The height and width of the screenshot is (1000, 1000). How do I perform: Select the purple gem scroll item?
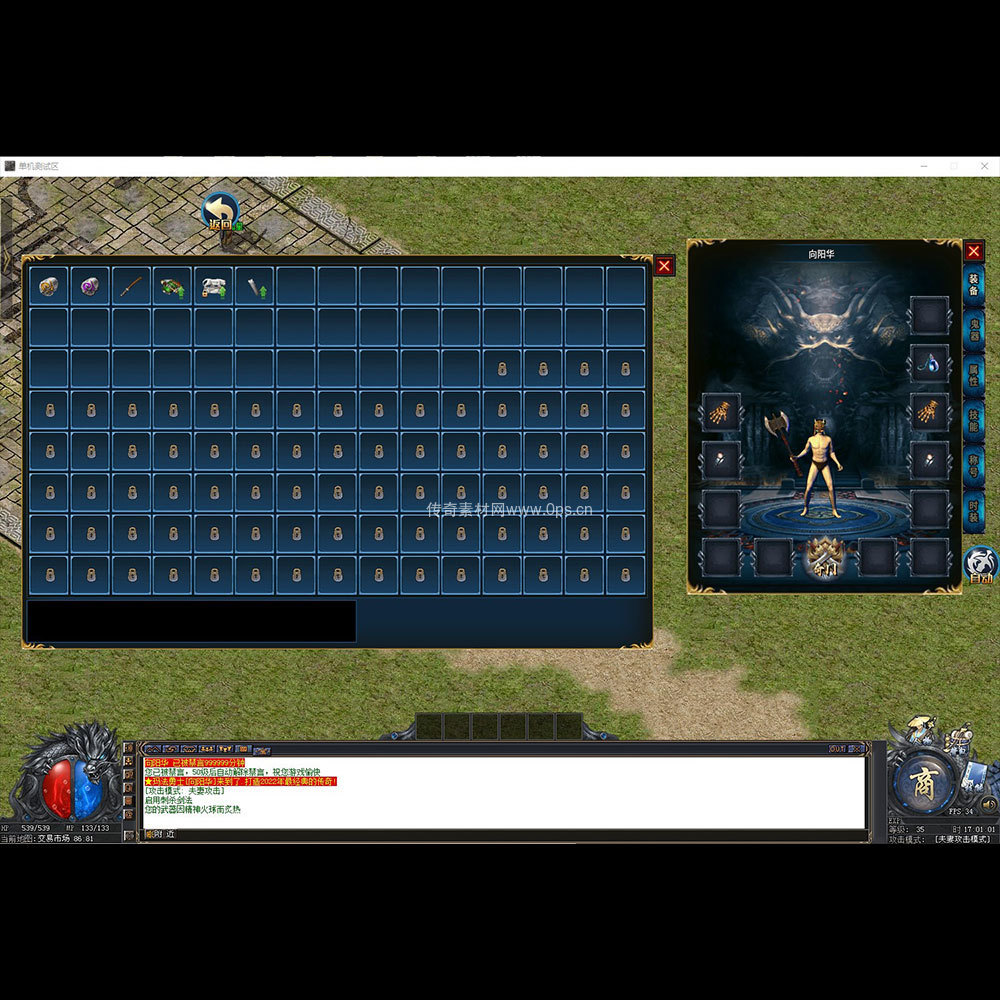tap(90, 286)
